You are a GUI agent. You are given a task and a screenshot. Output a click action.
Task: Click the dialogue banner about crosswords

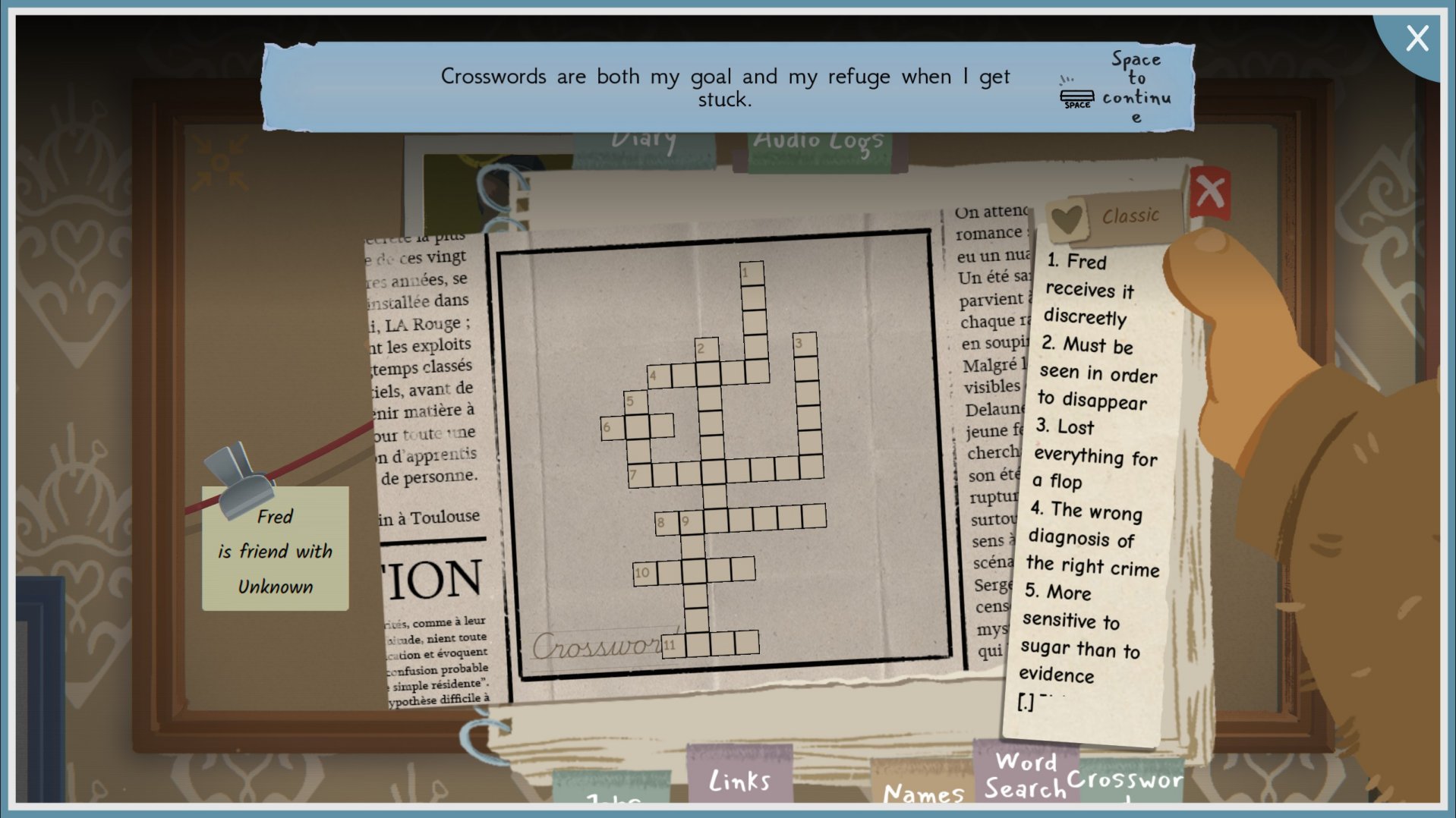point(725,87)
